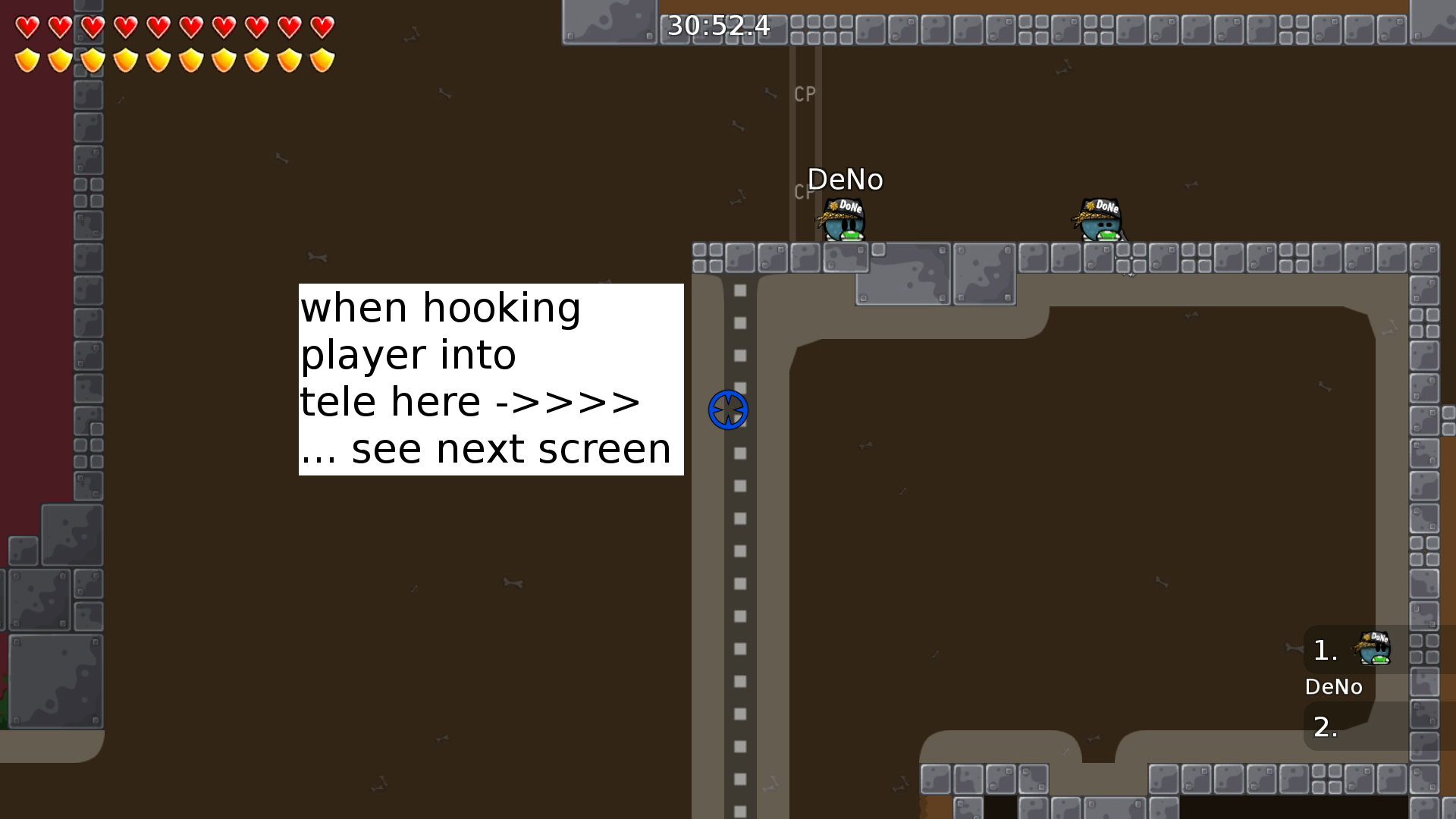This screenshot has height=819, width=1456.
Task: Click the white instruction text box
Action: pyautogui.click(x=490, y=377)
